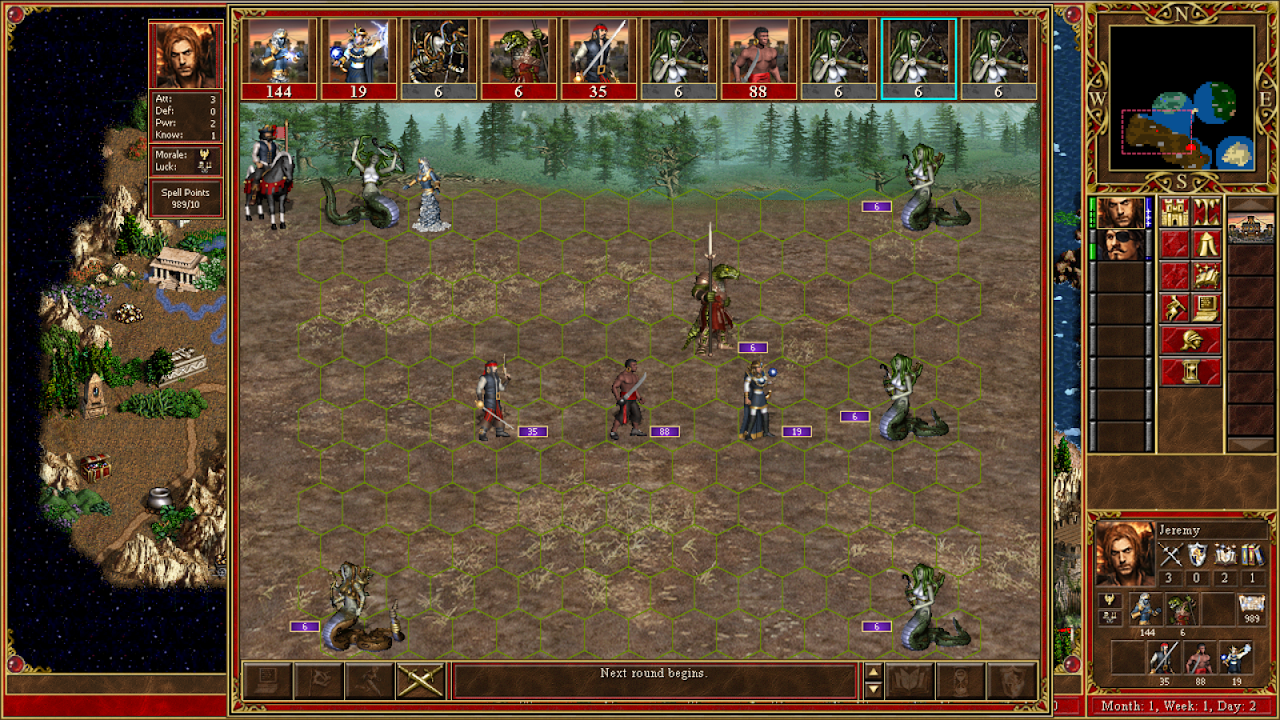Toggle auto-combat with the crossed swords button
Screen dimensions: 1280x720
420,681
